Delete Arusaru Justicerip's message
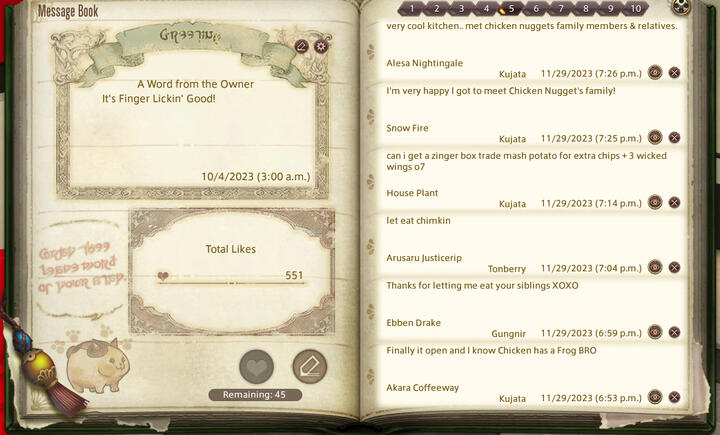Screen dimensions: 720x435 [x=675, y=268]
